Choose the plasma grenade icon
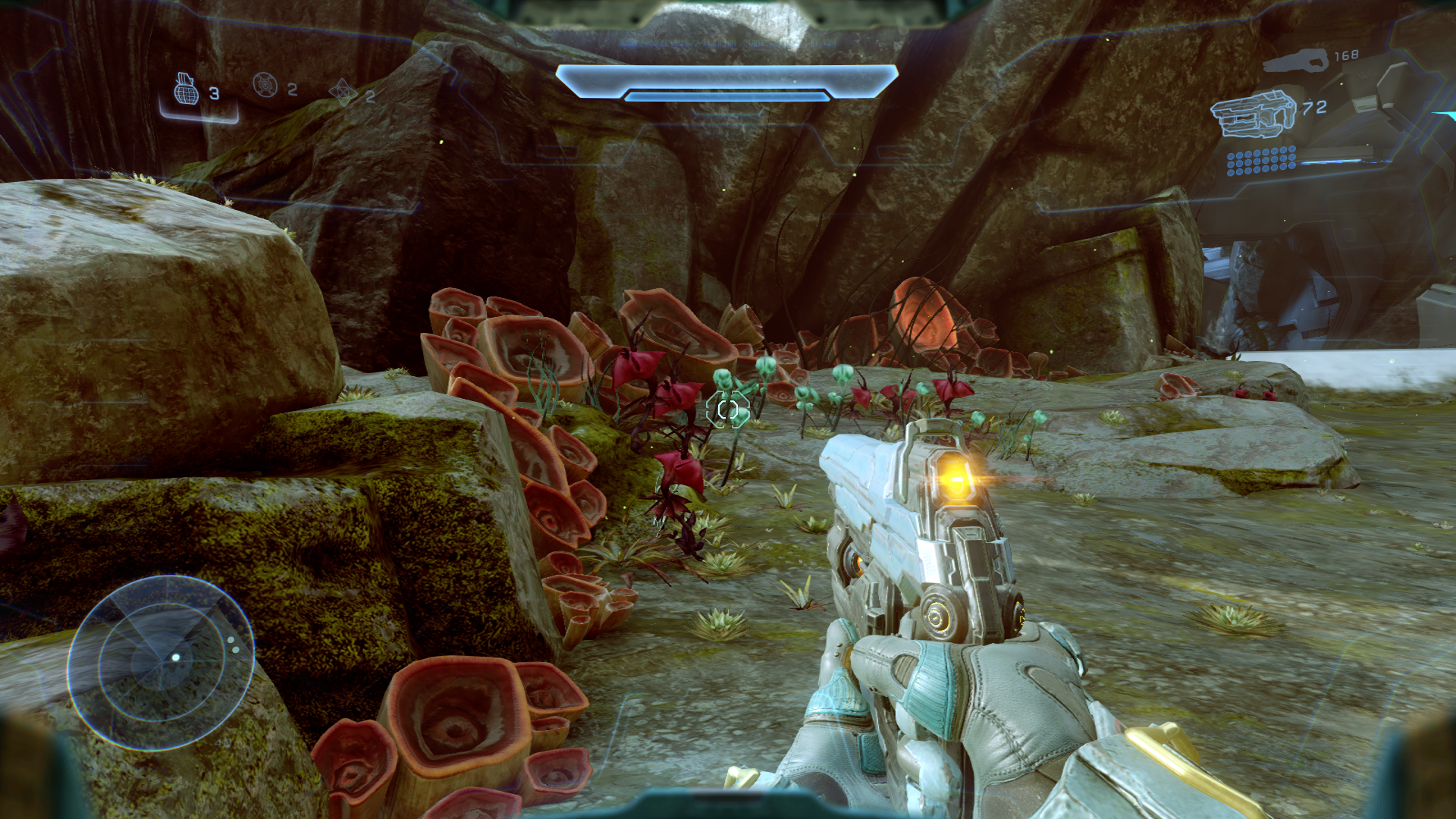 pos(265,85)
